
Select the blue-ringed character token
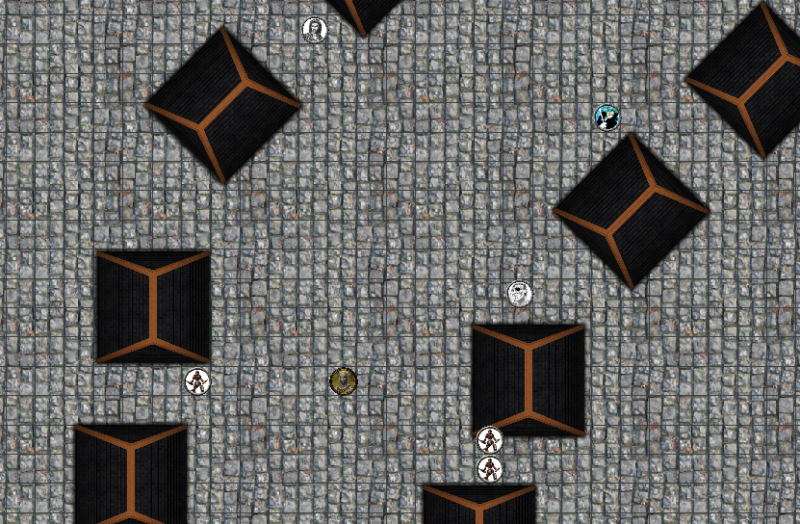(x=607, y=118)
